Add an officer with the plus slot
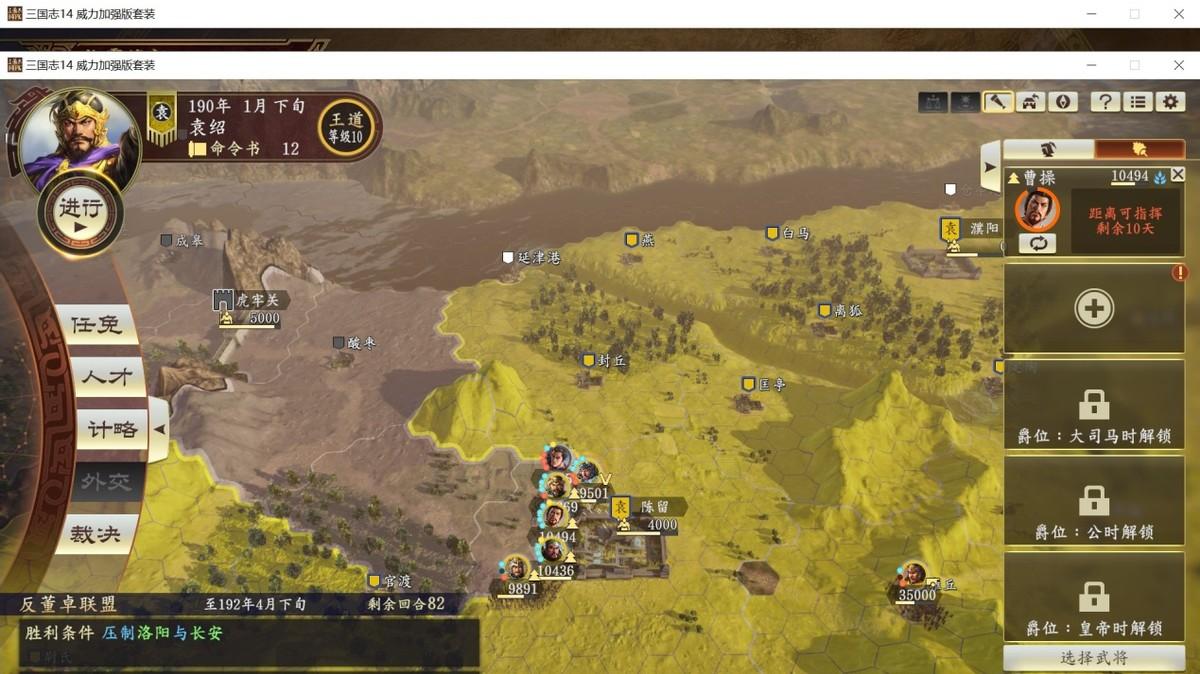Viewport: 1200px width, 674px height. click(x=1094, y=309)
